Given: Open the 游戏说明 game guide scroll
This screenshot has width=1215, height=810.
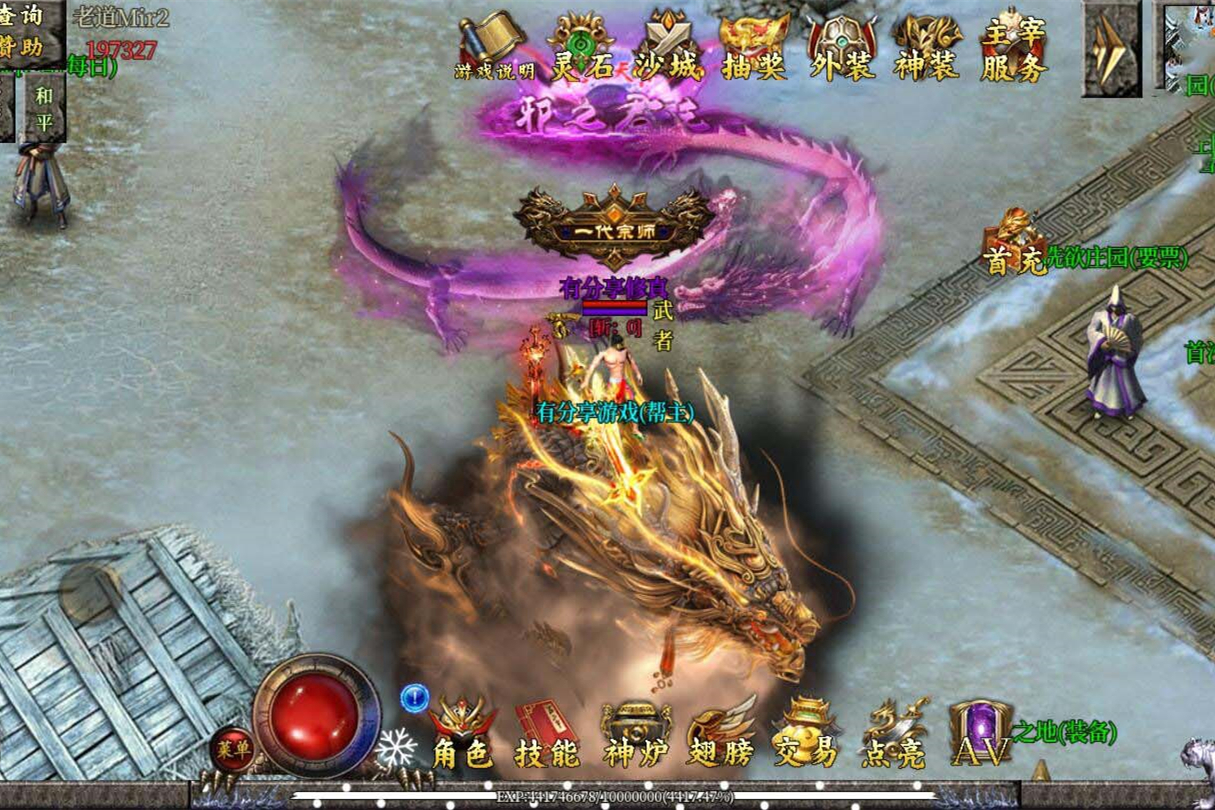Looking at the screenshot, I should (x=493, y=47).
